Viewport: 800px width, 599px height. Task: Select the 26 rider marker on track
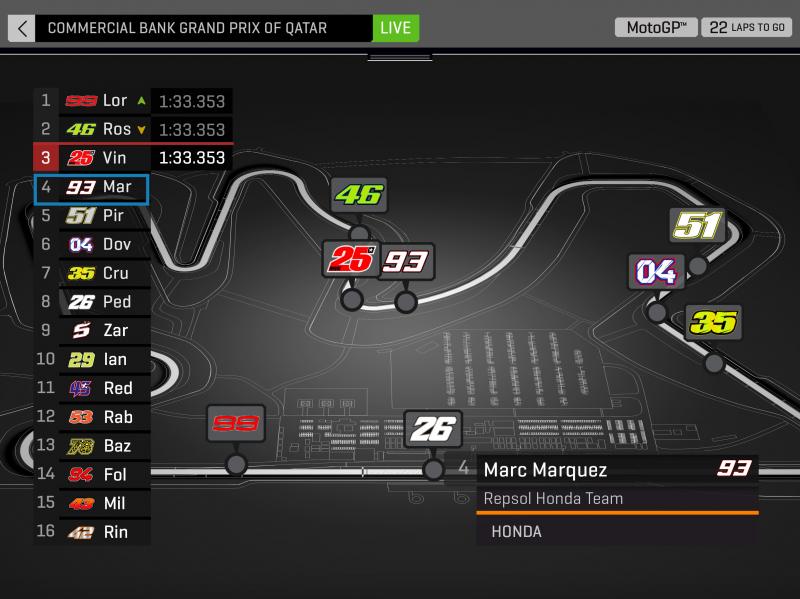tap(433, 429)
